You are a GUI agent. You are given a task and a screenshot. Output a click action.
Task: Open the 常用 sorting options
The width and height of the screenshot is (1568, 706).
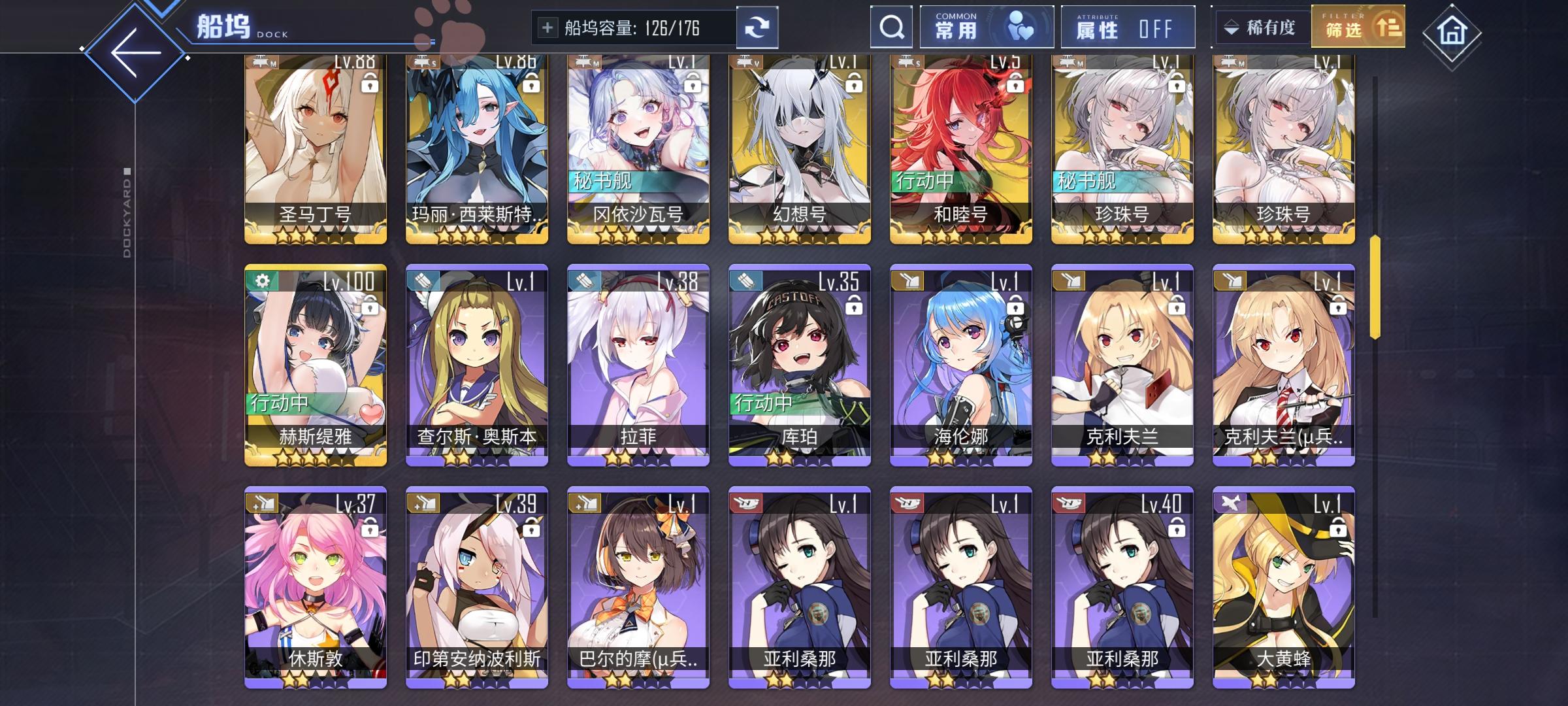[x=985, y=27]
